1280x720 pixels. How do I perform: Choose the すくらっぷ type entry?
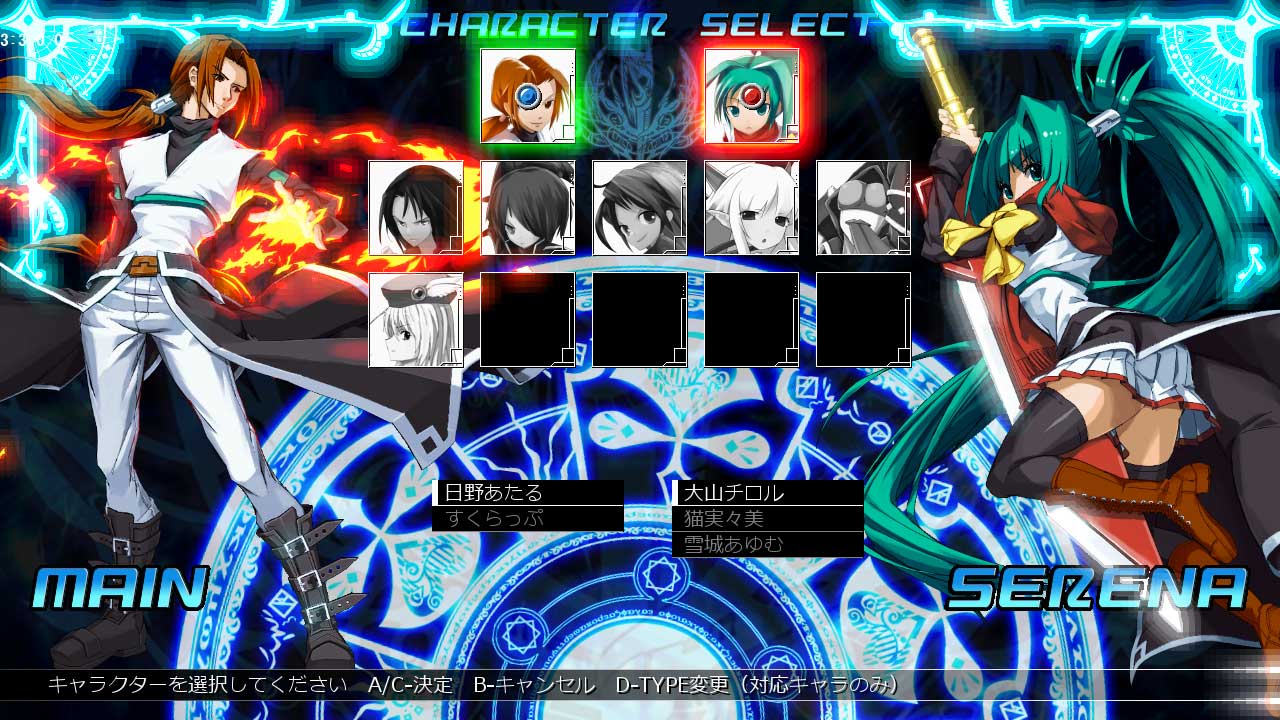pyautogui.click(x=528, y=518)
